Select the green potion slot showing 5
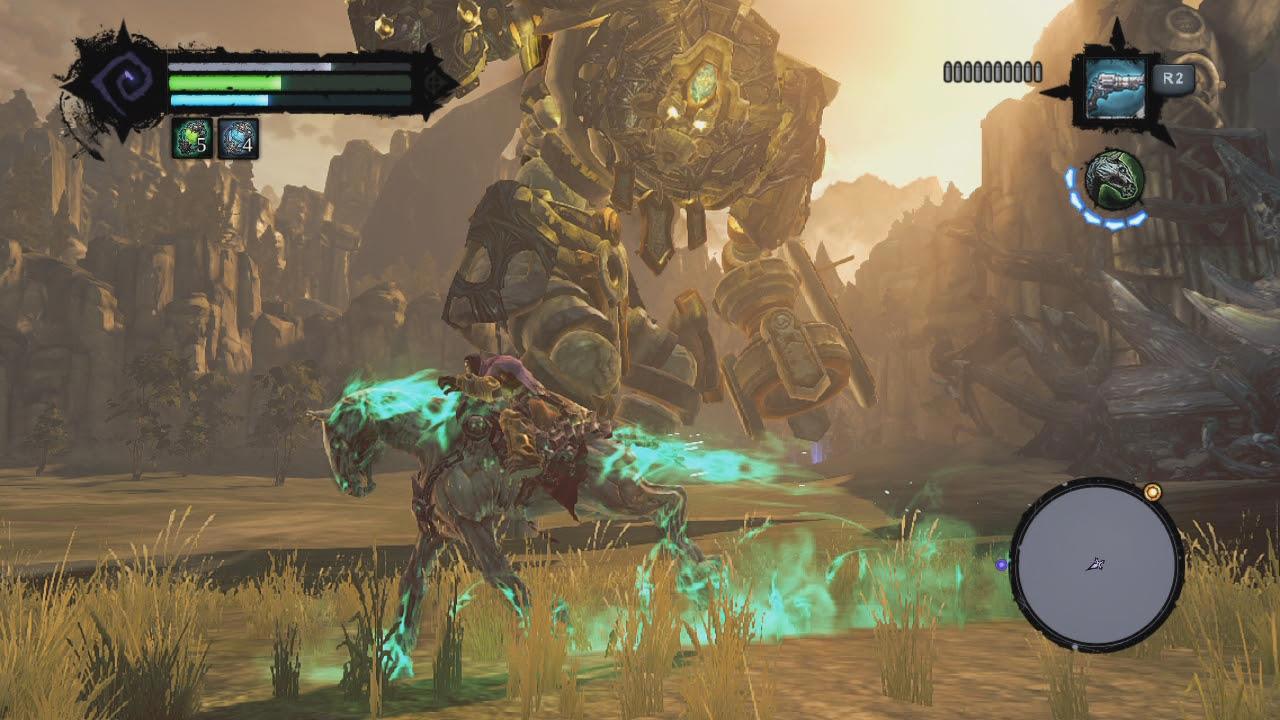 (191, 138)
